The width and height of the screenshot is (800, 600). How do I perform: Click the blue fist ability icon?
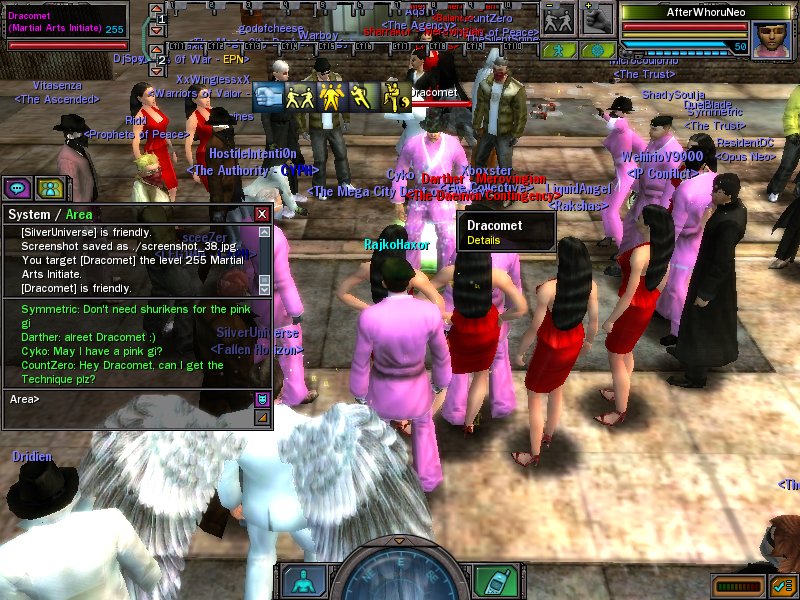(269, 96)
